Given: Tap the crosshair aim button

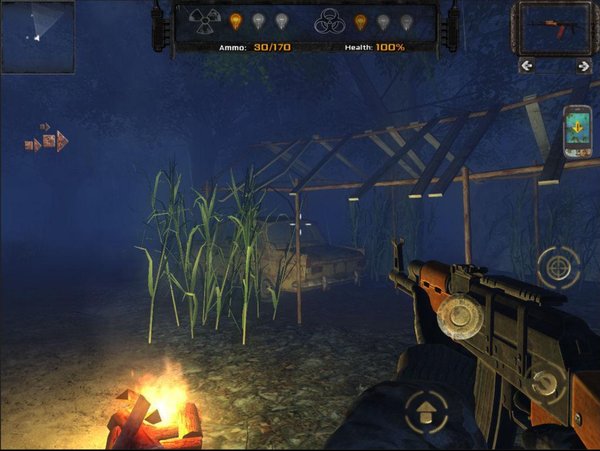Looking at the screenshot, I should (558, 266).
